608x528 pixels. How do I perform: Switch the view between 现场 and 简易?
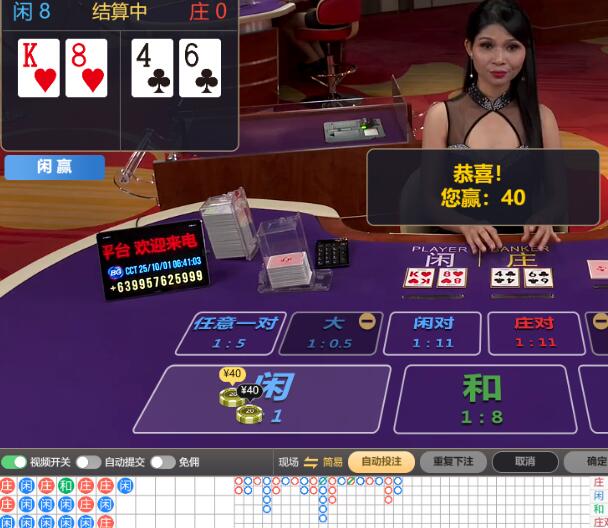tap(310, 462)
